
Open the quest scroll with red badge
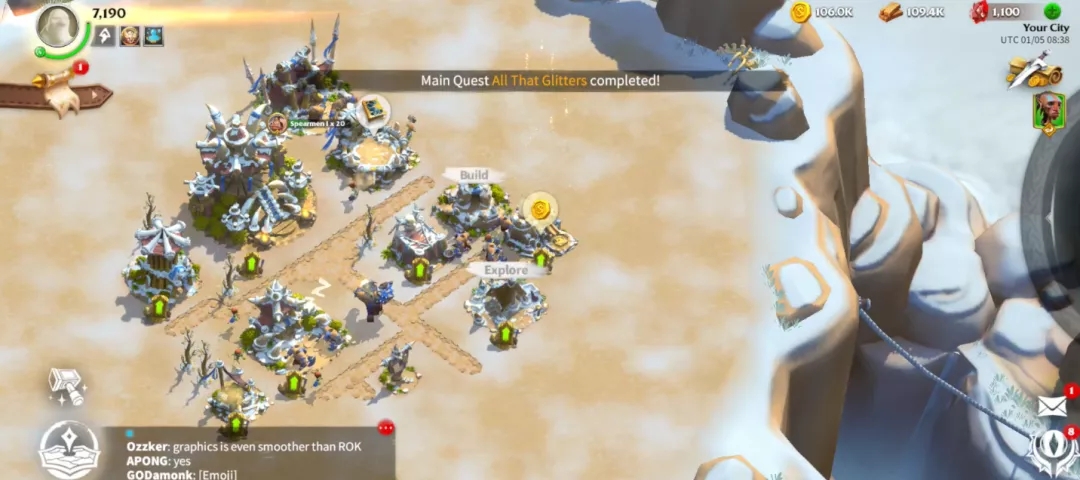click(x=58, y=92)
